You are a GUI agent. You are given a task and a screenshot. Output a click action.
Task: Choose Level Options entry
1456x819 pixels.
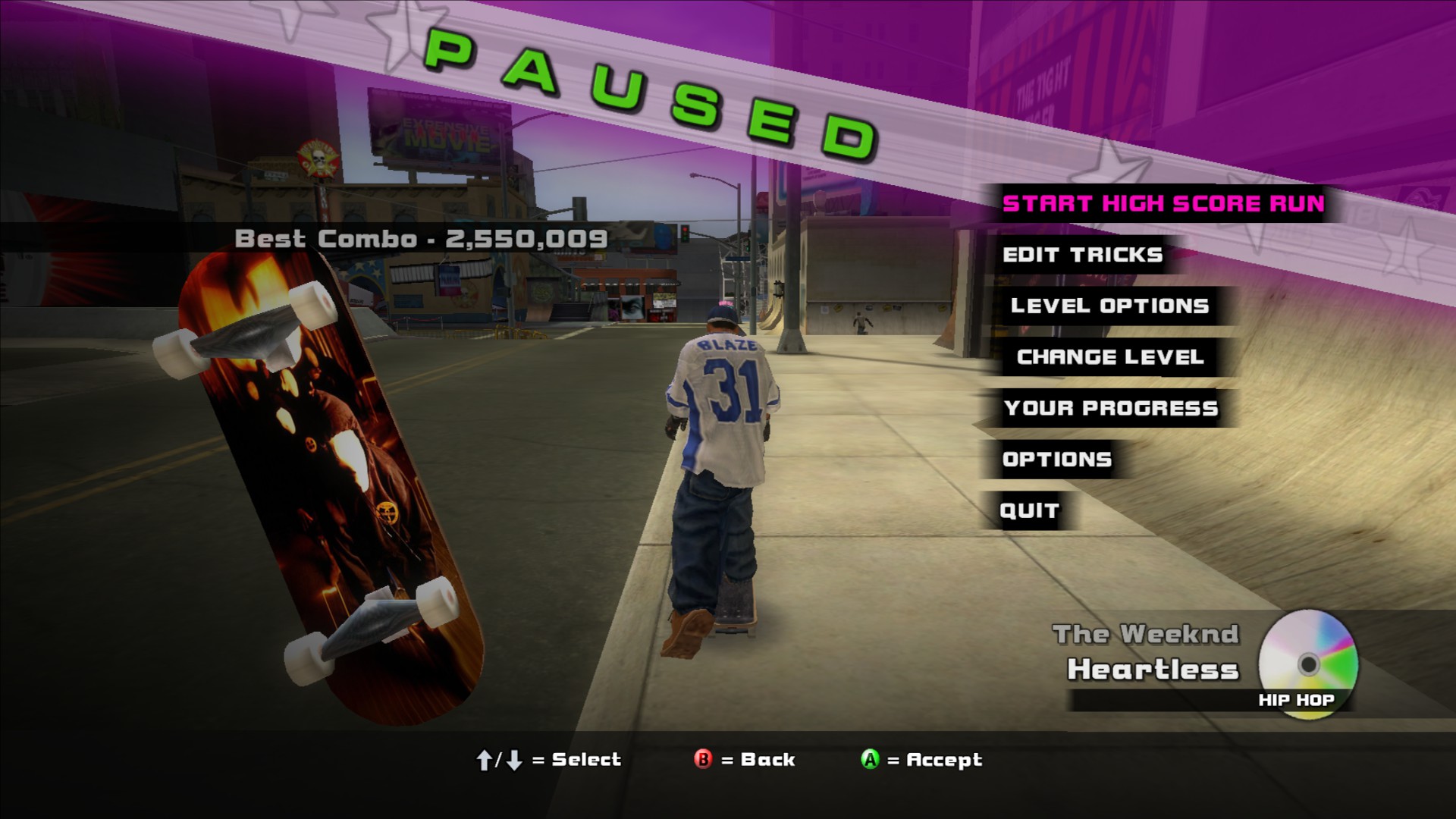coord(1109,306)
